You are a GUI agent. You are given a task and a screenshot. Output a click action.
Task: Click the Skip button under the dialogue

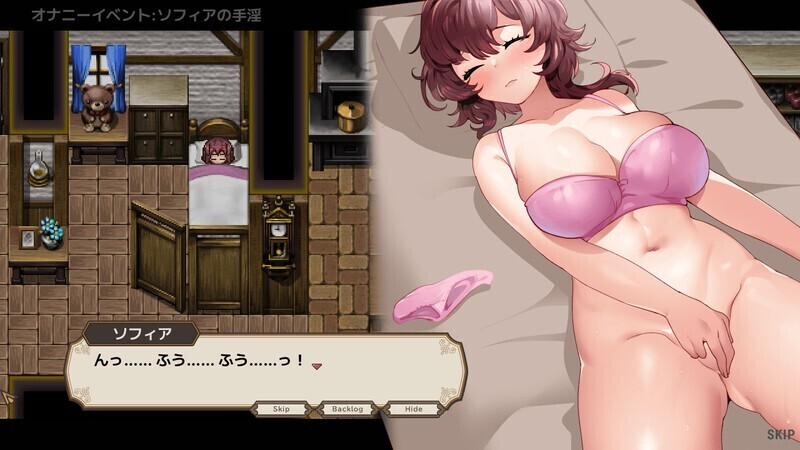click(280, 409)
